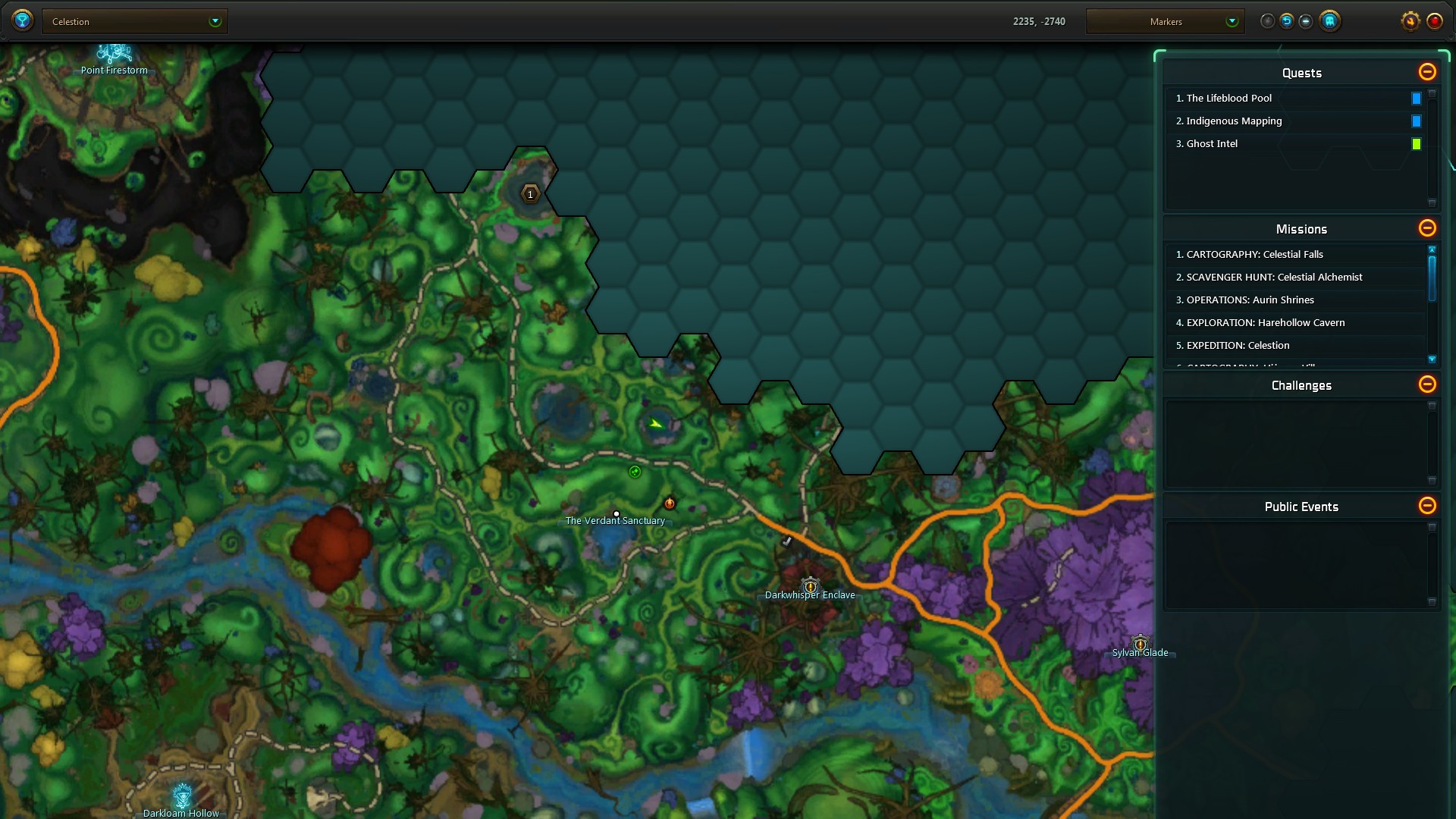Viewport: 1456px width, 819px height.
Task: Select CARTOGRAPHY: Celestial Falls mission
Action: [1254, 254]
